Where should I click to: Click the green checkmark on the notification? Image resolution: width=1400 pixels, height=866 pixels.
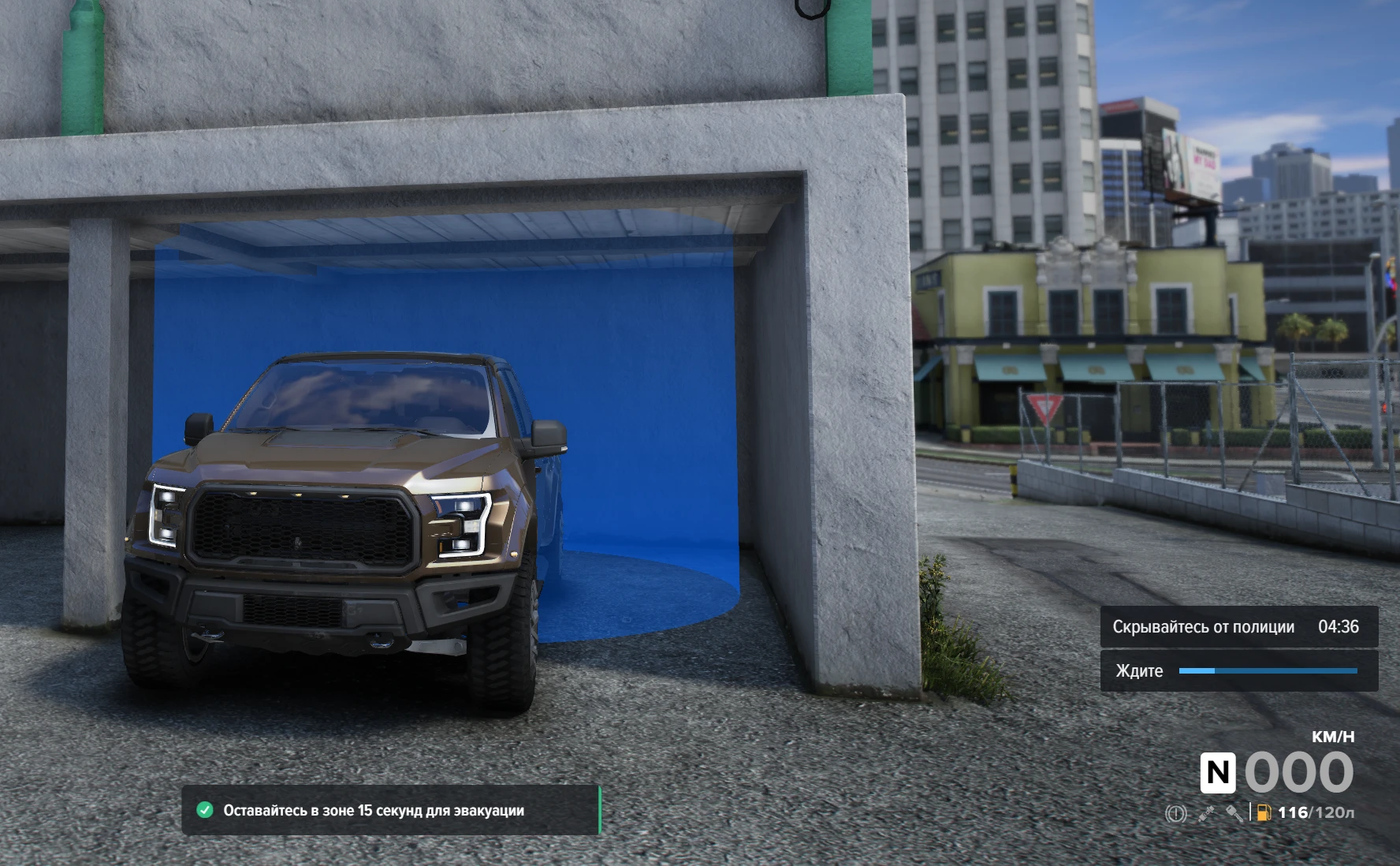pos(205,810)
